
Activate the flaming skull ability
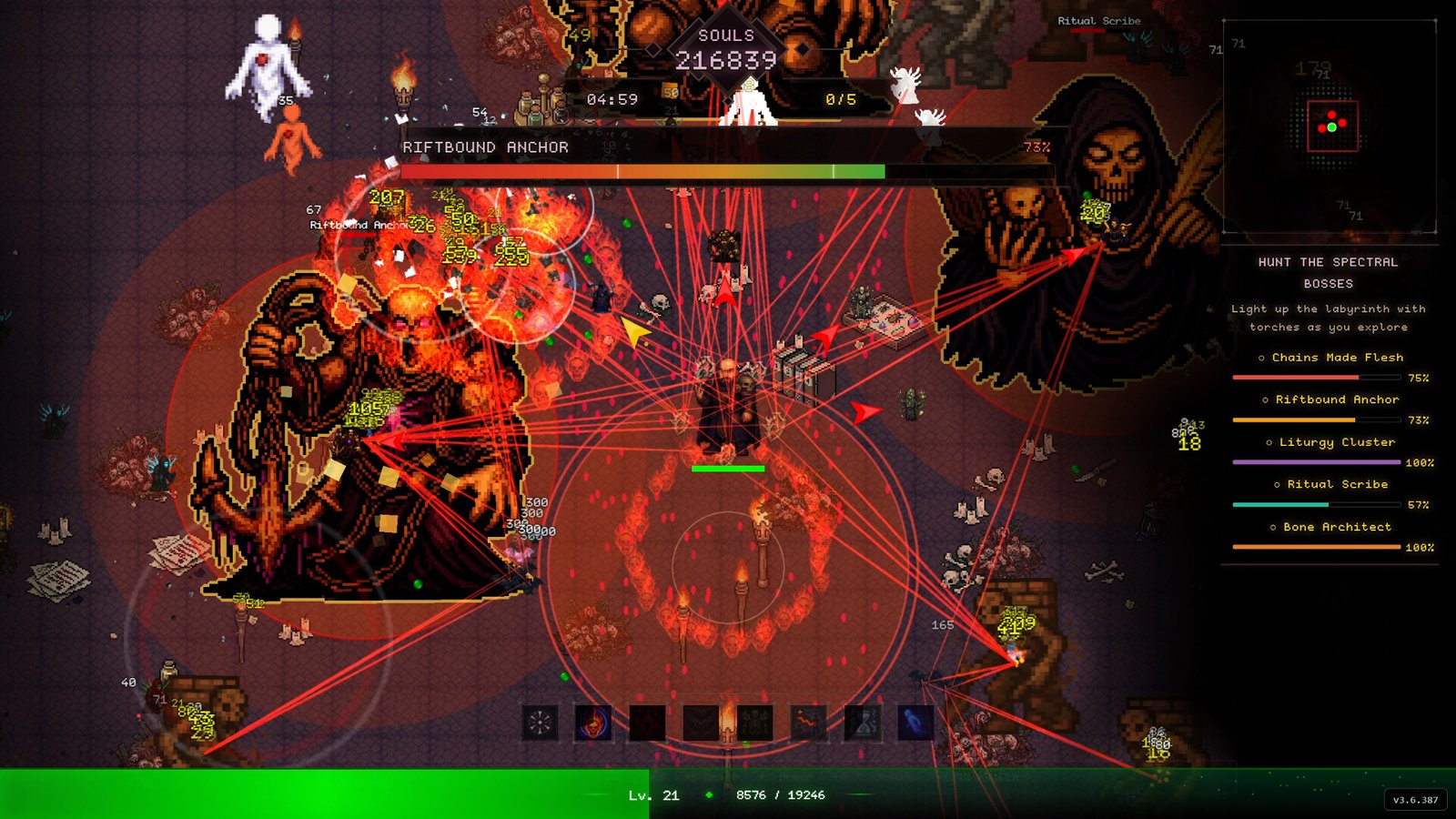coord(593,723)
